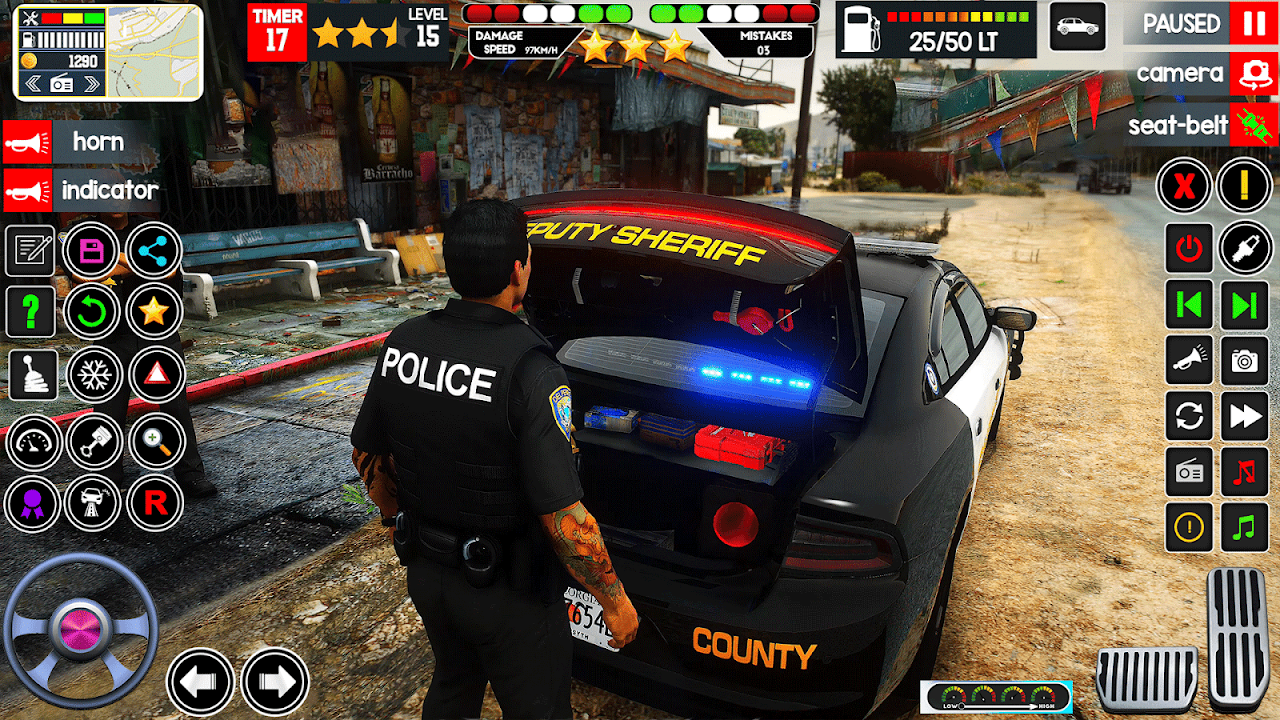Screen dimensions: 1280x720
Task: Tap the camera view button
Action: tap(1254, 74)
